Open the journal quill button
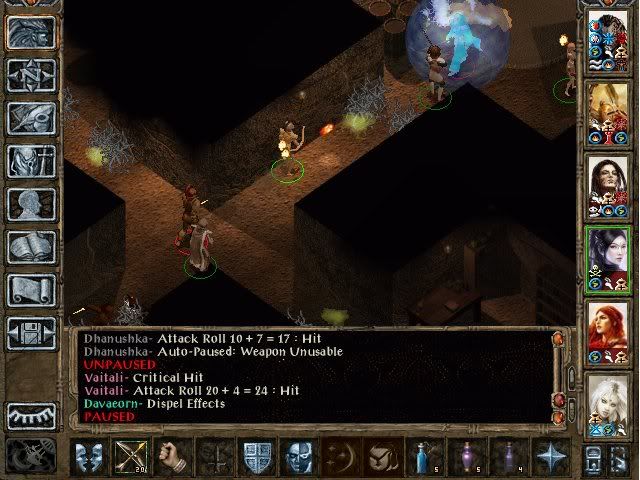This screenshot has height=480, width=640. 32,118
